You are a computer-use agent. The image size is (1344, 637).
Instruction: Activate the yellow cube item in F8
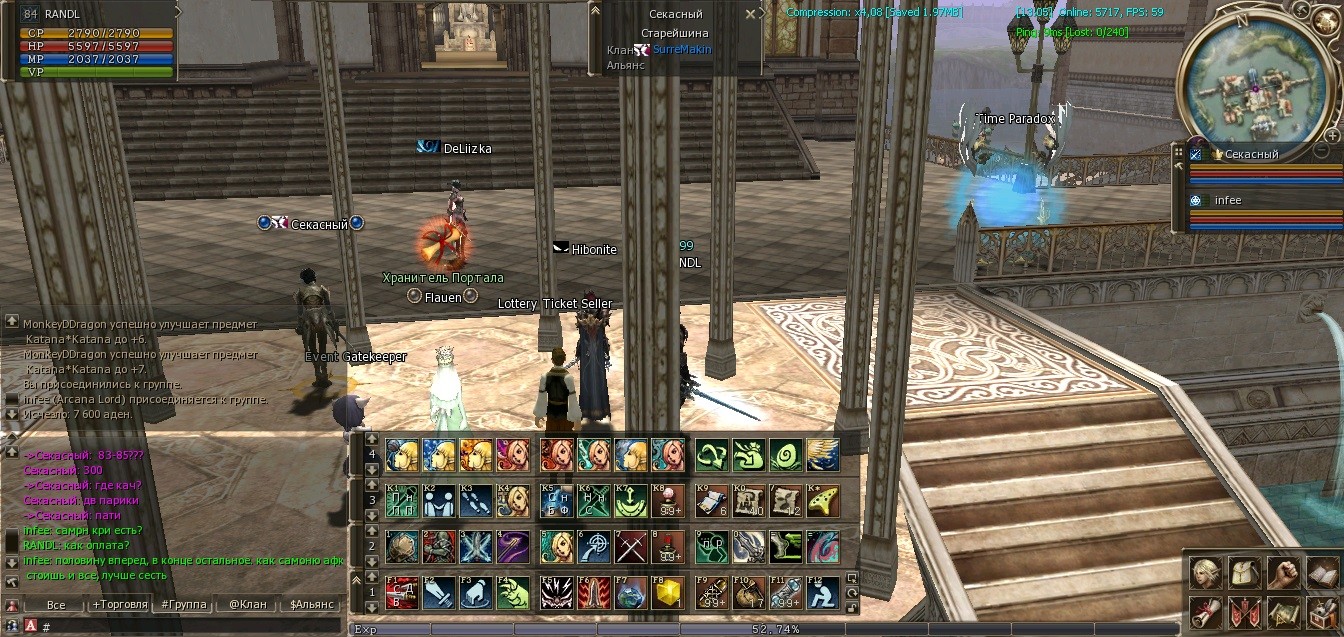(667, 592)
